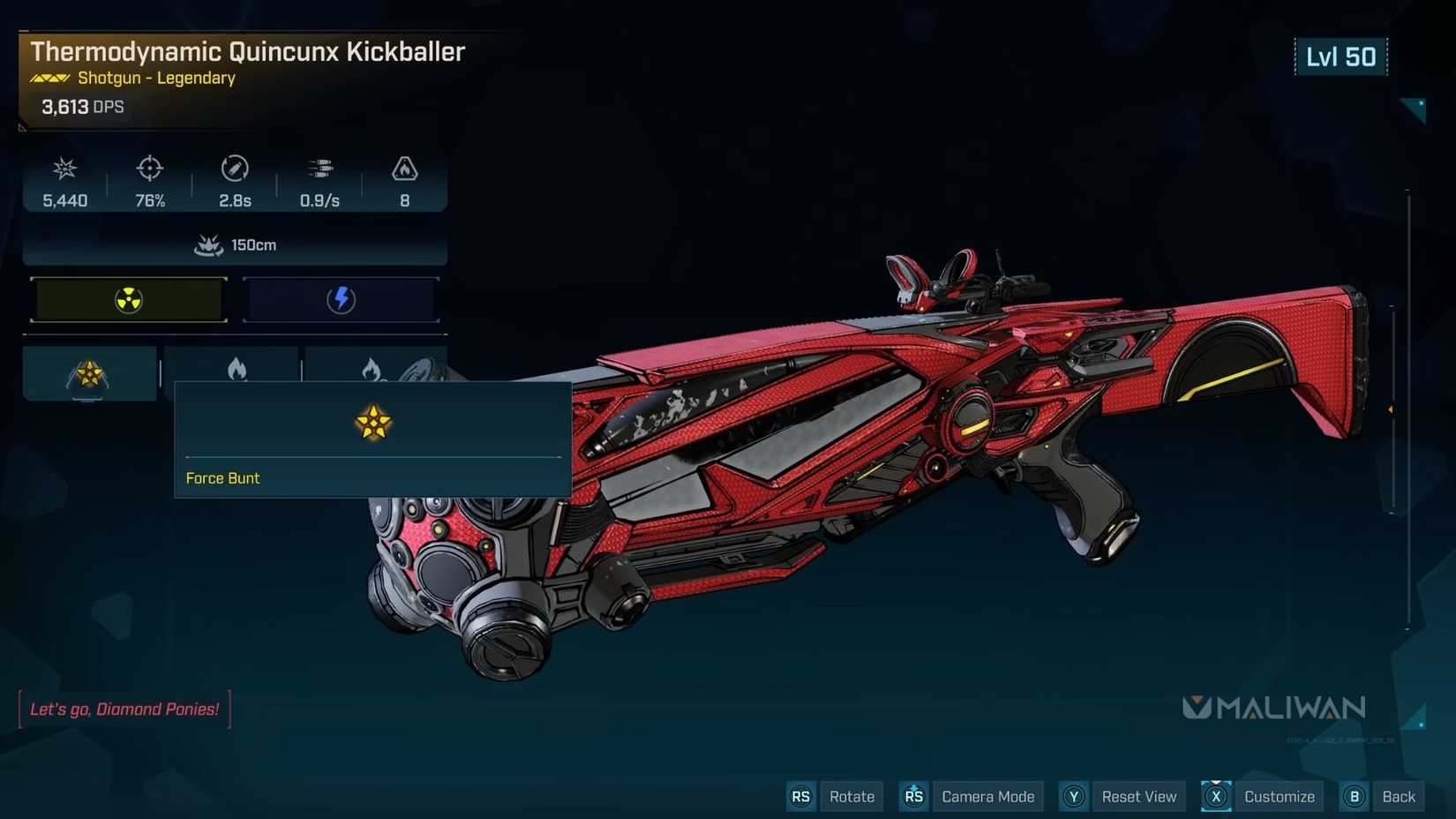Click the Back button
1456x819 pixels.
1399,796
